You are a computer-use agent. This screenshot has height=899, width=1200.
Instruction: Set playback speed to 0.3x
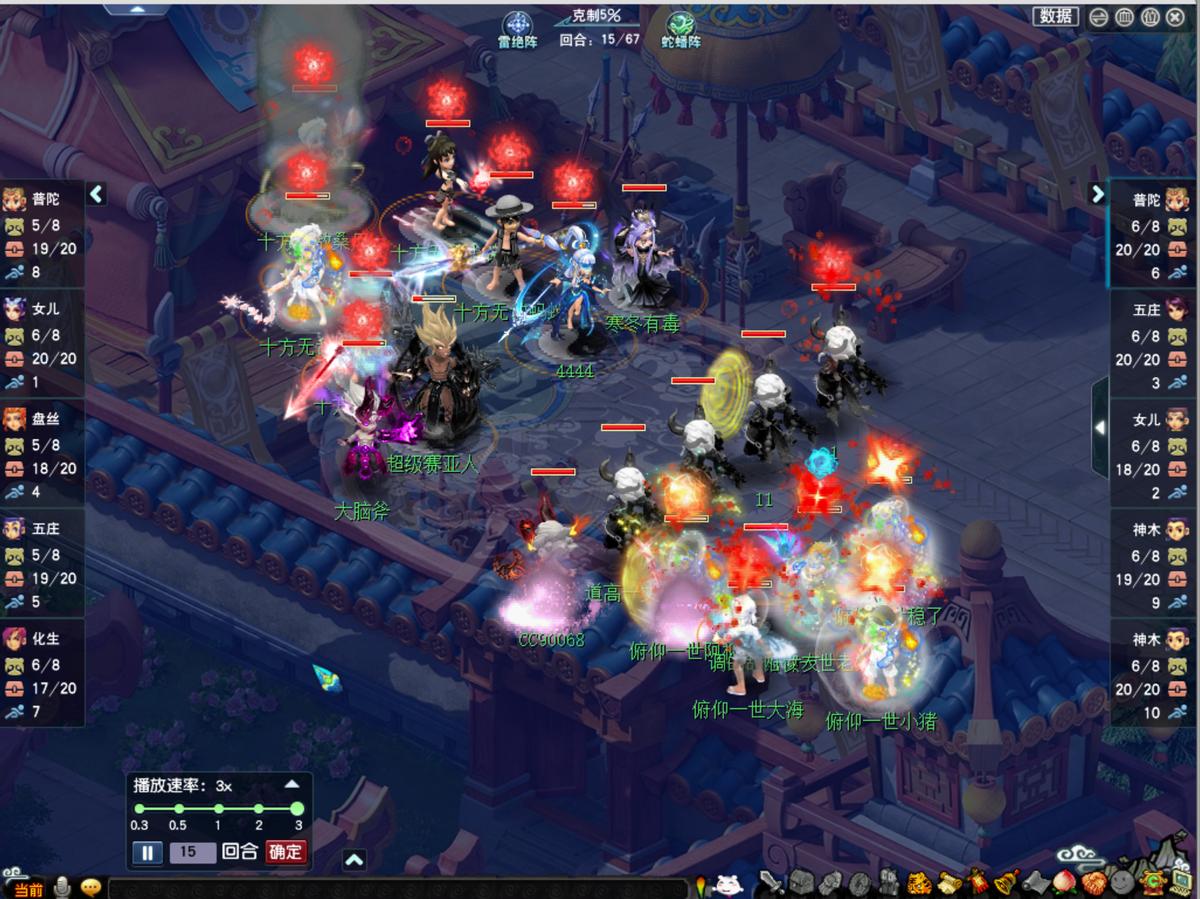pyautogui.click(x=139, y=808)
